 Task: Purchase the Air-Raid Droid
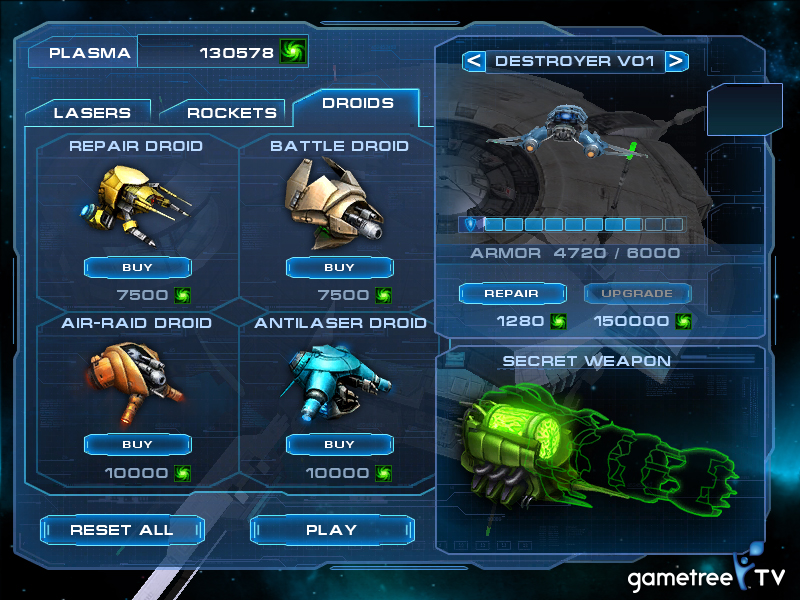pyautogui.click(x=137, y=444)
